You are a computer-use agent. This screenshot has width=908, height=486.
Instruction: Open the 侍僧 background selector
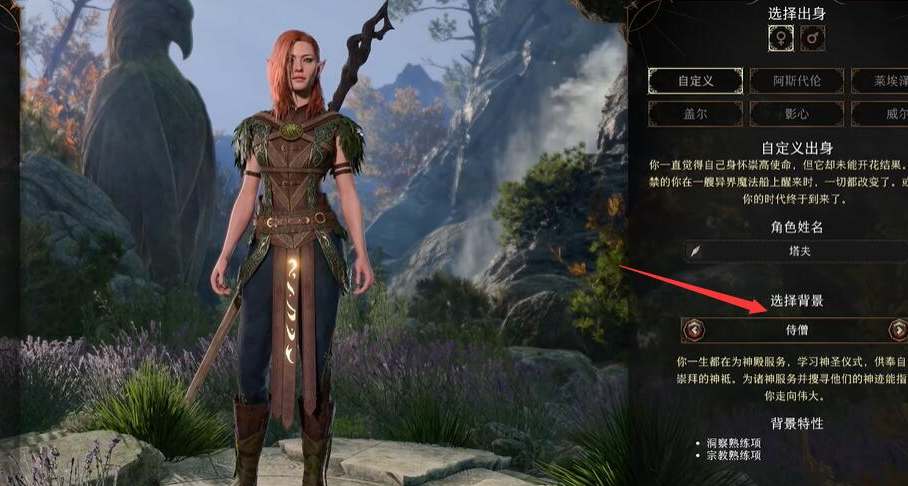pyautogui.click(x=796, y=330)
